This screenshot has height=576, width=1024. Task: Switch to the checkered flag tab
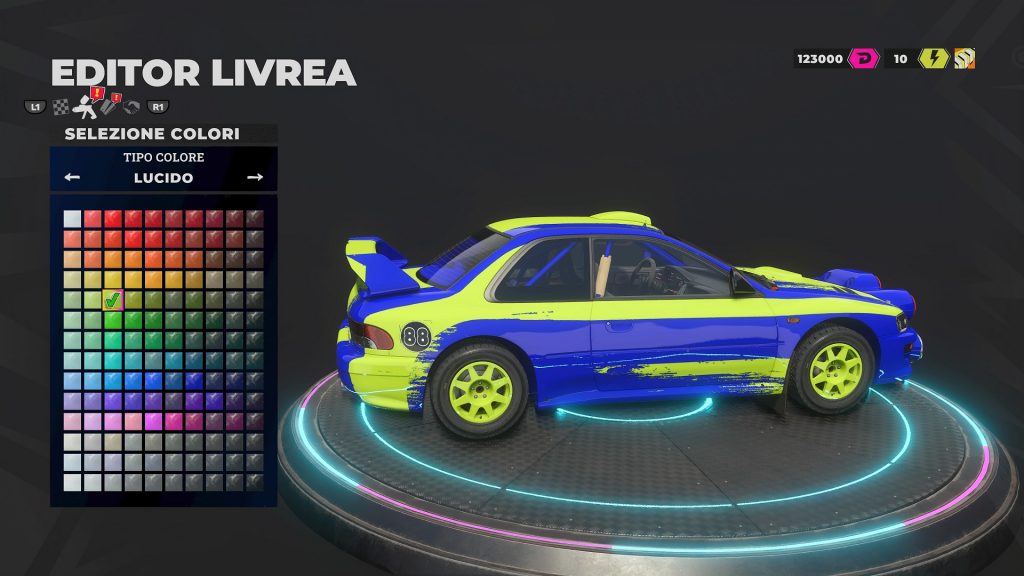pos(60,106)
